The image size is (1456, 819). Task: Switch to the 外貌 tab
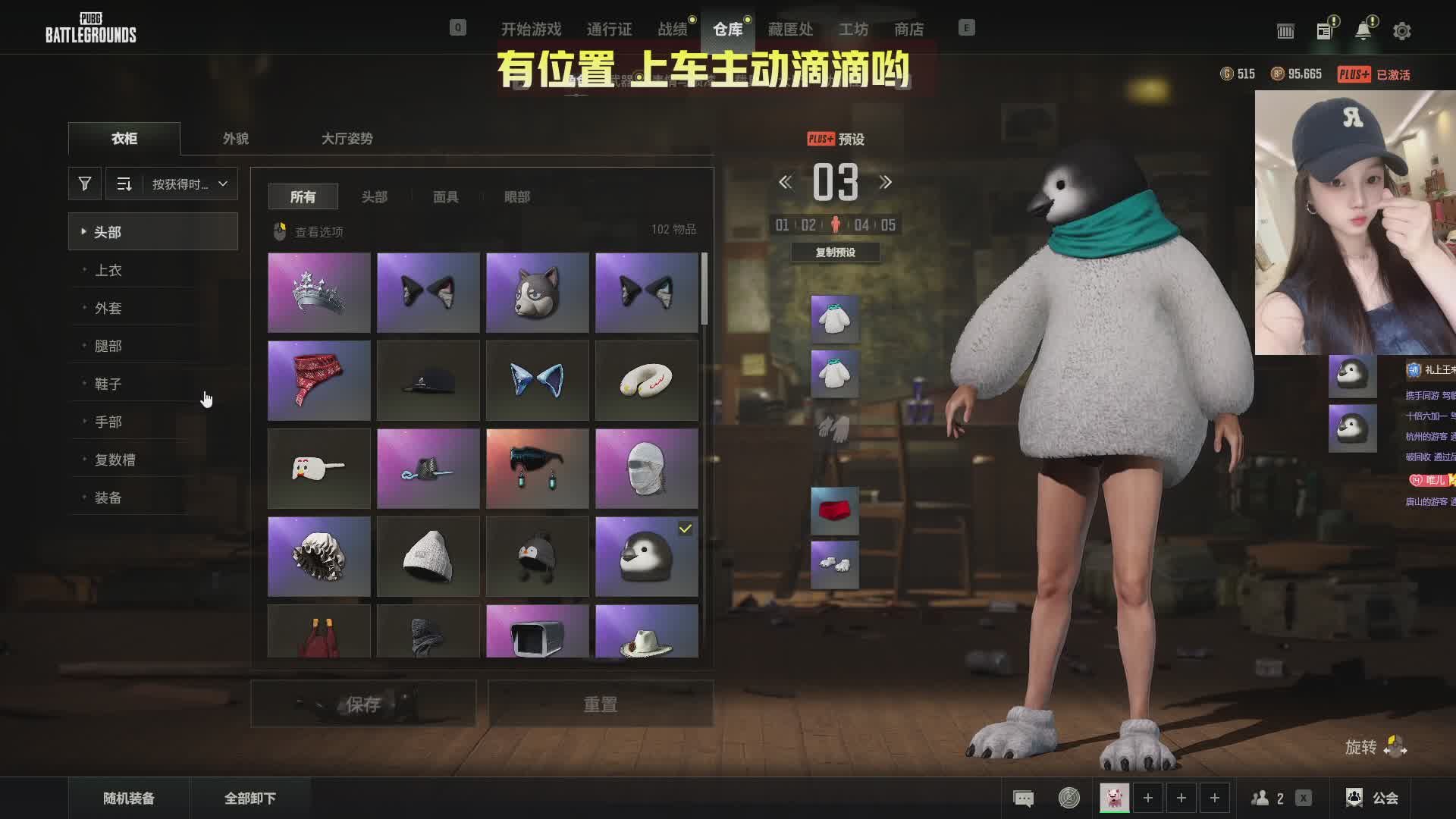(x=235, y=139)
